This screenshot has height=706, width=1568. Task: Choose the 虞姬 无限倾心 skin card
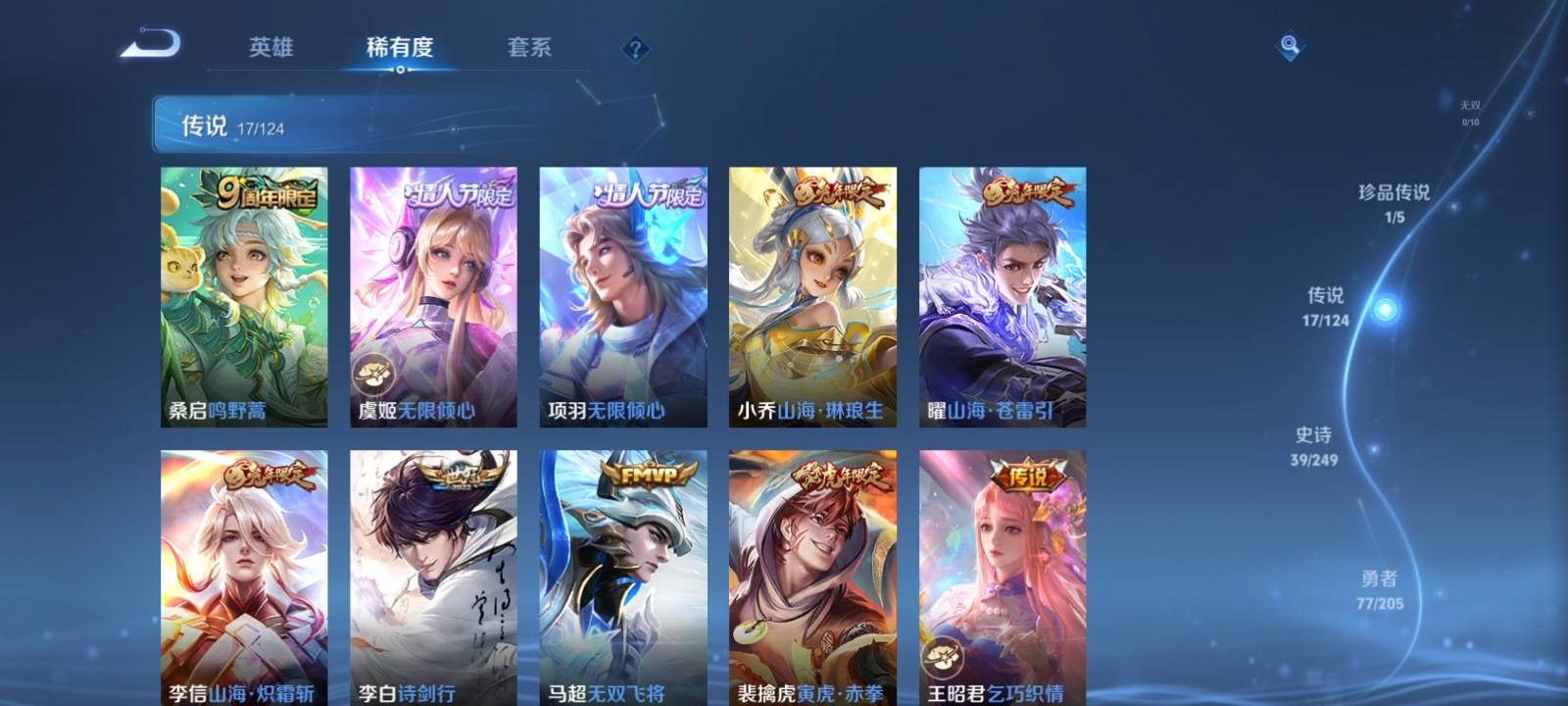point(433,296)
